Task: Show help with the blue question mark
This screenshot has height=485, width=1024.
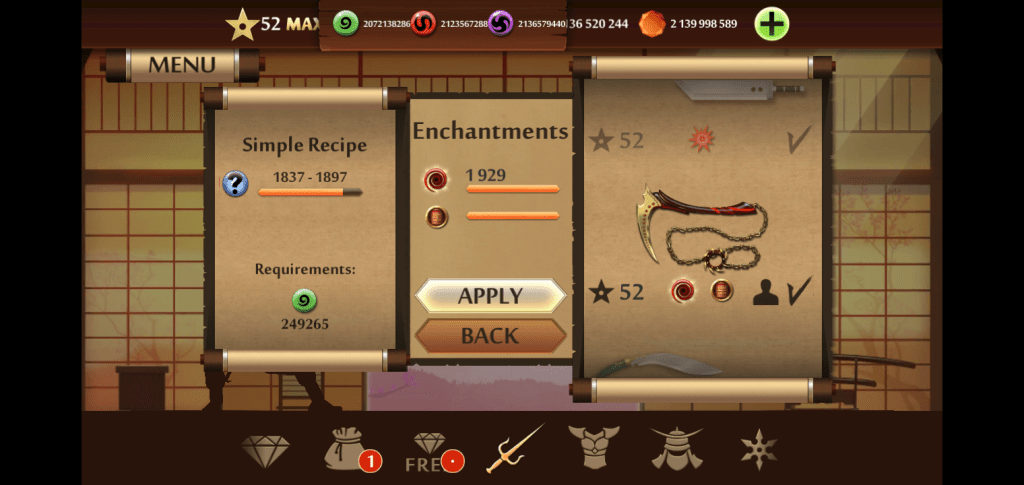Action: pyautogui.click(x=235, y=184)
